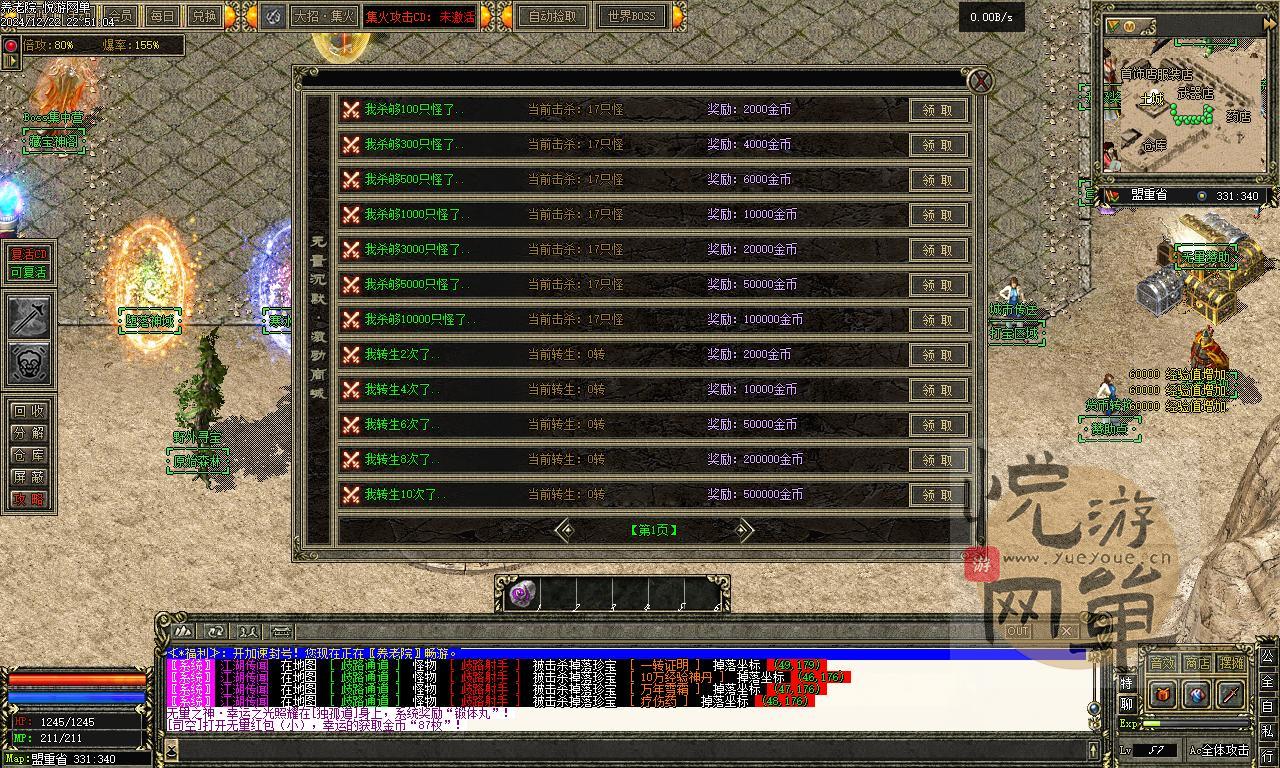Open the 每日 daily menu
This screenshot has width=1280, height=768.
pos(162,16)
